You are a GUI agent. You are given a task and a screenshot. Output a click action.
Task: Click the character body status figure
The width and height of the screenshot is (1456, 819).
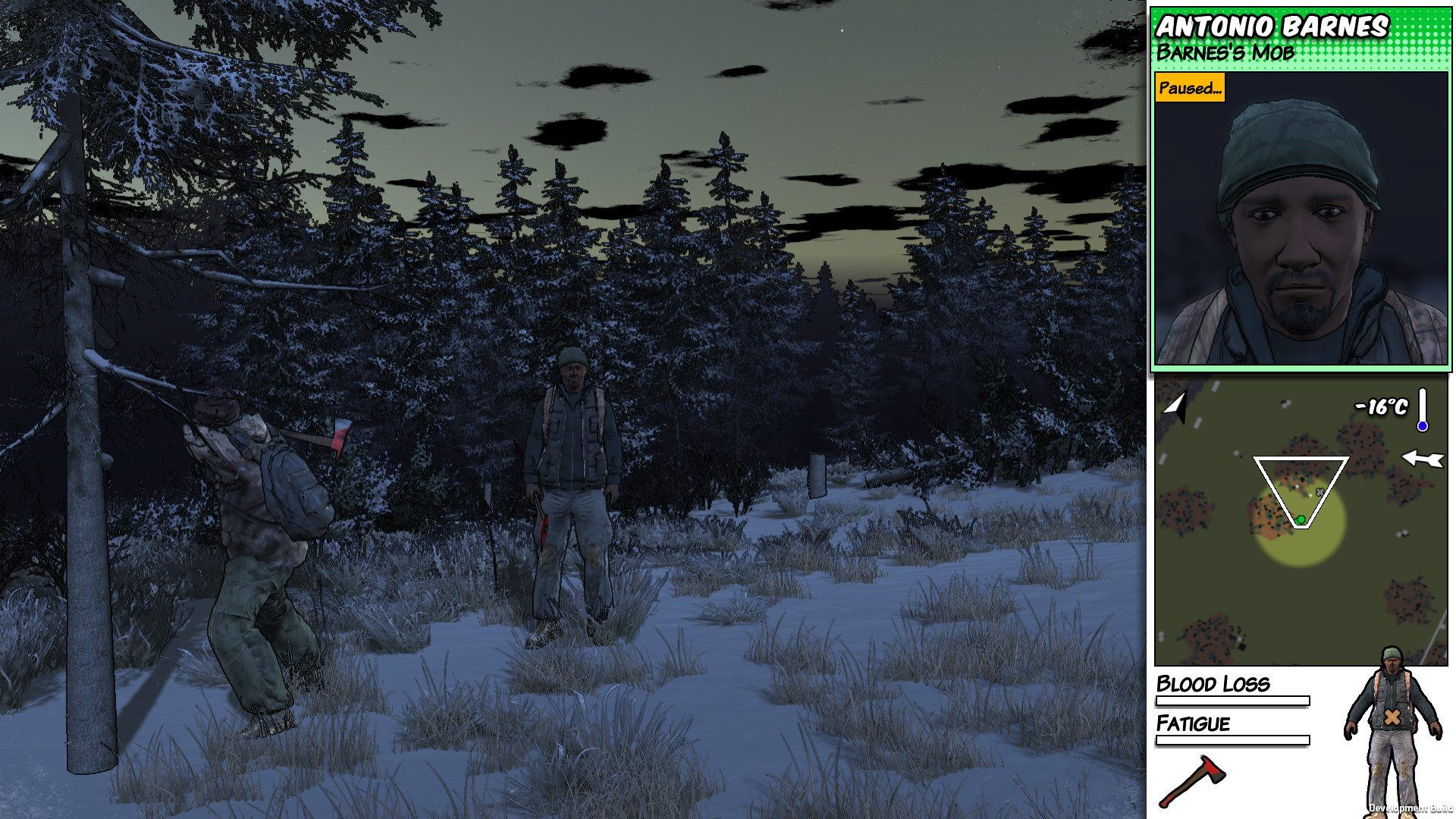click(1391, 728)
